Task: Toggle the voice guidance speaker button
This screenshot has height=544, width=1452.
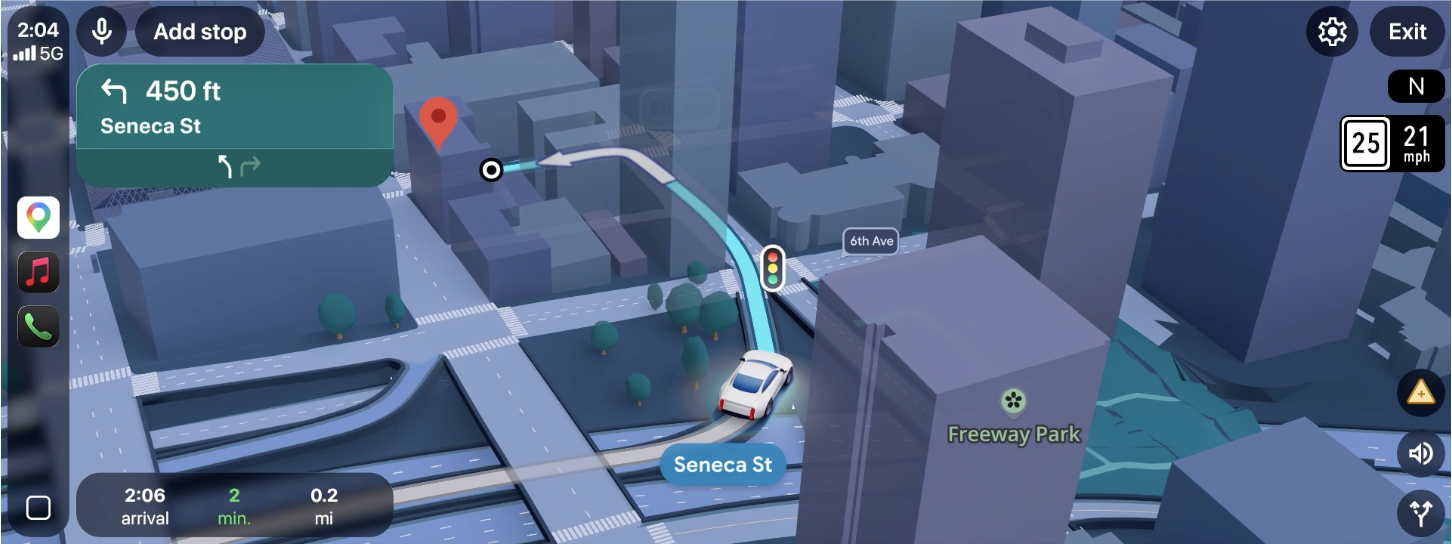Action: point(1420,454)
